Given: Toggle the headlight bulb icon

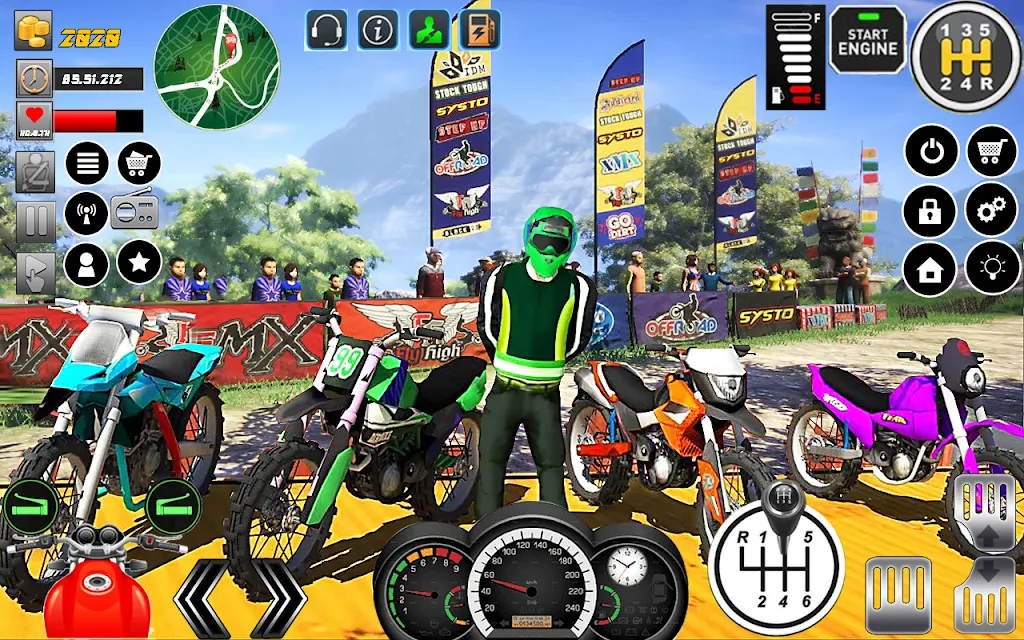Looking at the screenshot, I should pyautogui.click(x=991, y=268).
